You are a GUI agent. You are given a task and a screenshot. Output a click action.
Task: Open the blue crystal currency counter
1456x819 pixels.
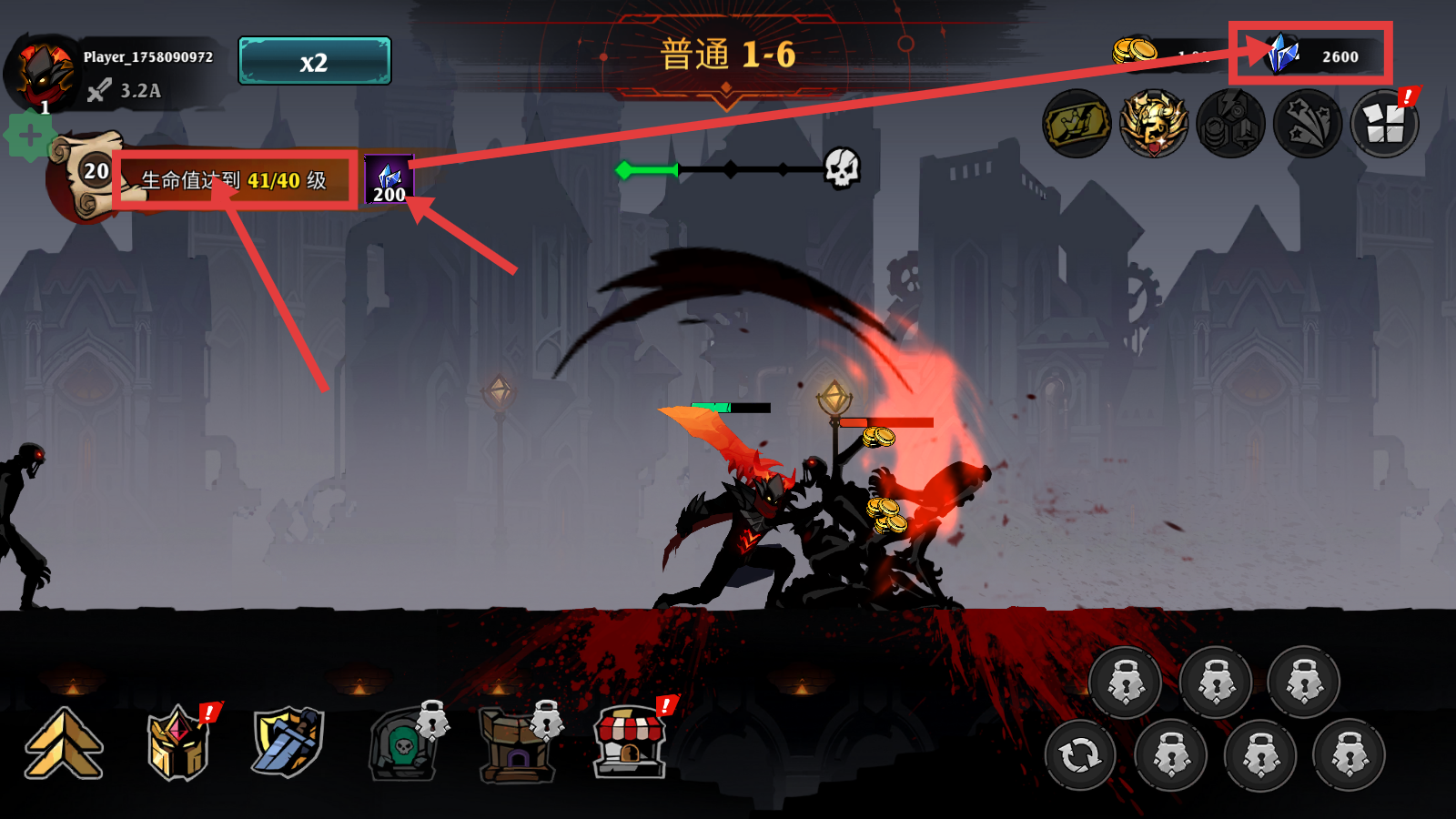(x=1310, y=56)
